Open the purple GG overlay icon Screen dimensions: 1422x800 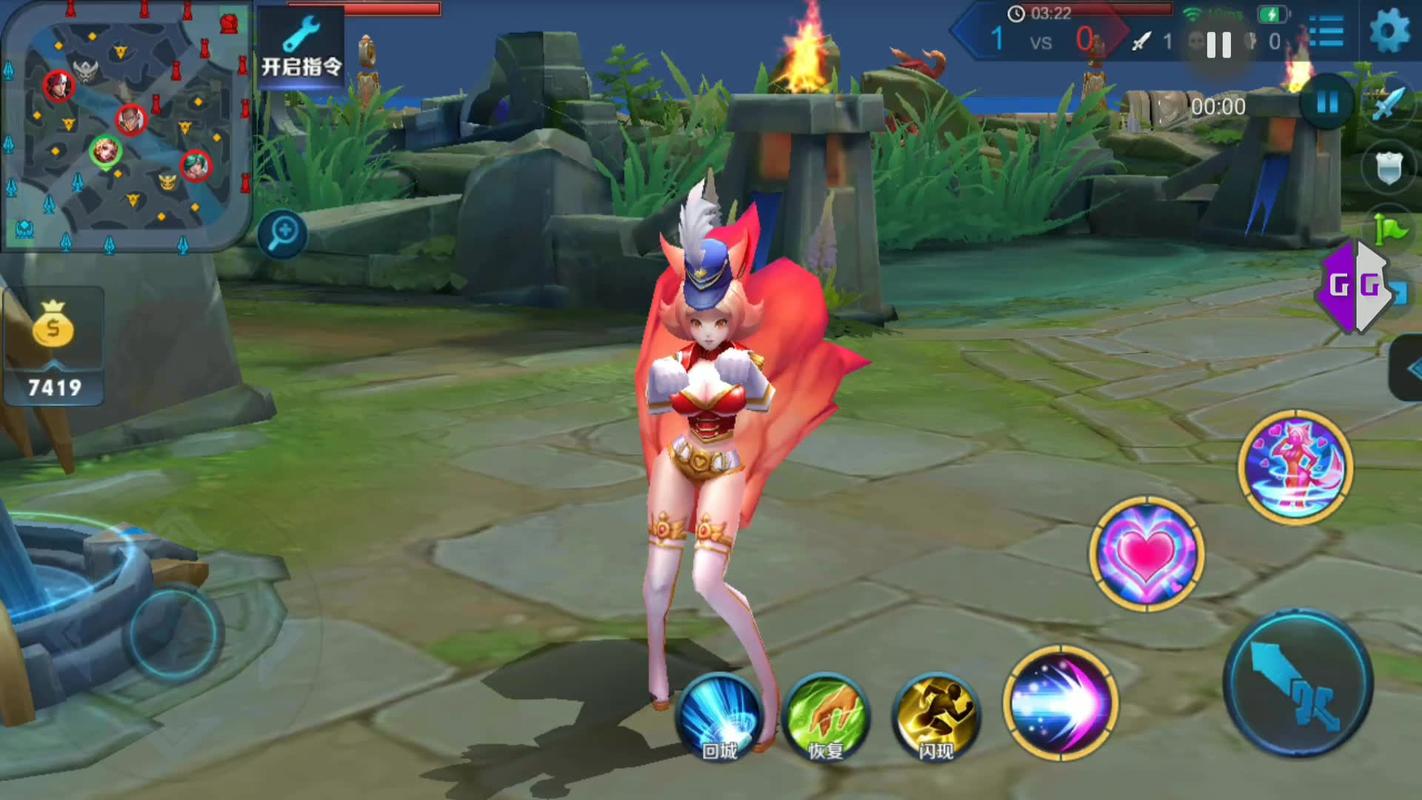click(1352, 286)
